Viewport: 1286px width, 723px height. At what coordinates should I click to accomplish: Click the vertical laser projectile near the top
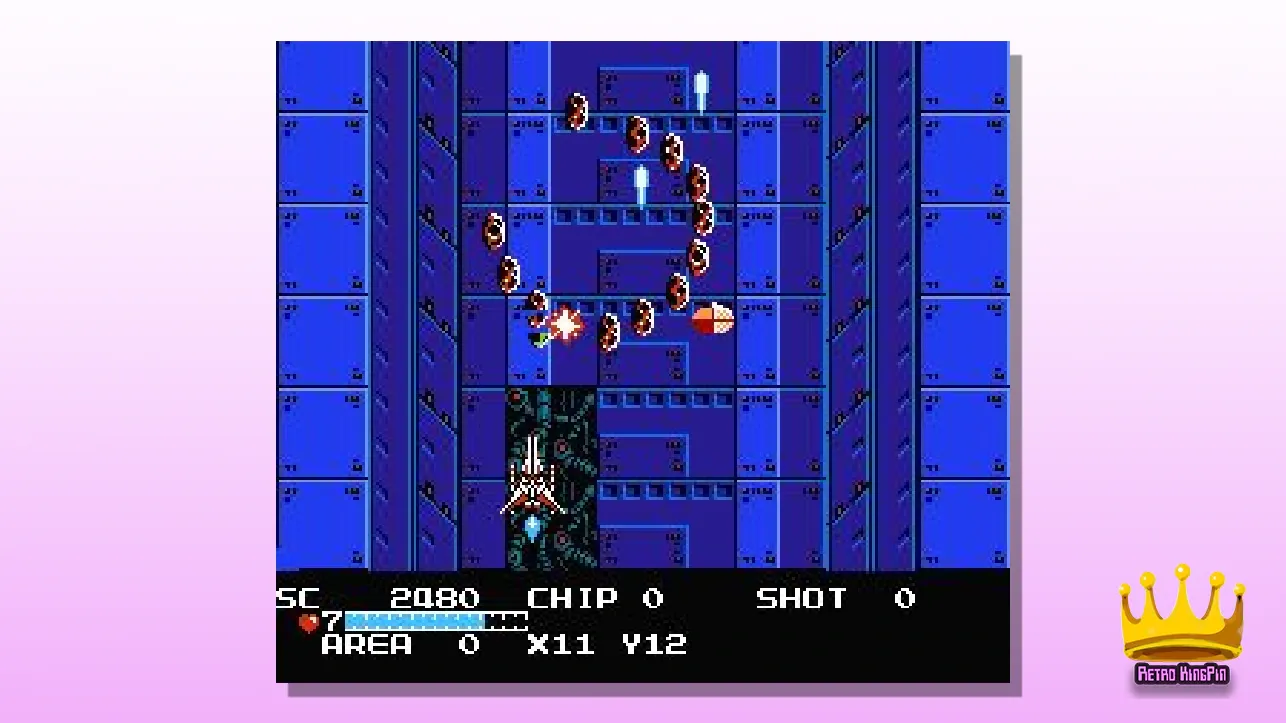703,85
